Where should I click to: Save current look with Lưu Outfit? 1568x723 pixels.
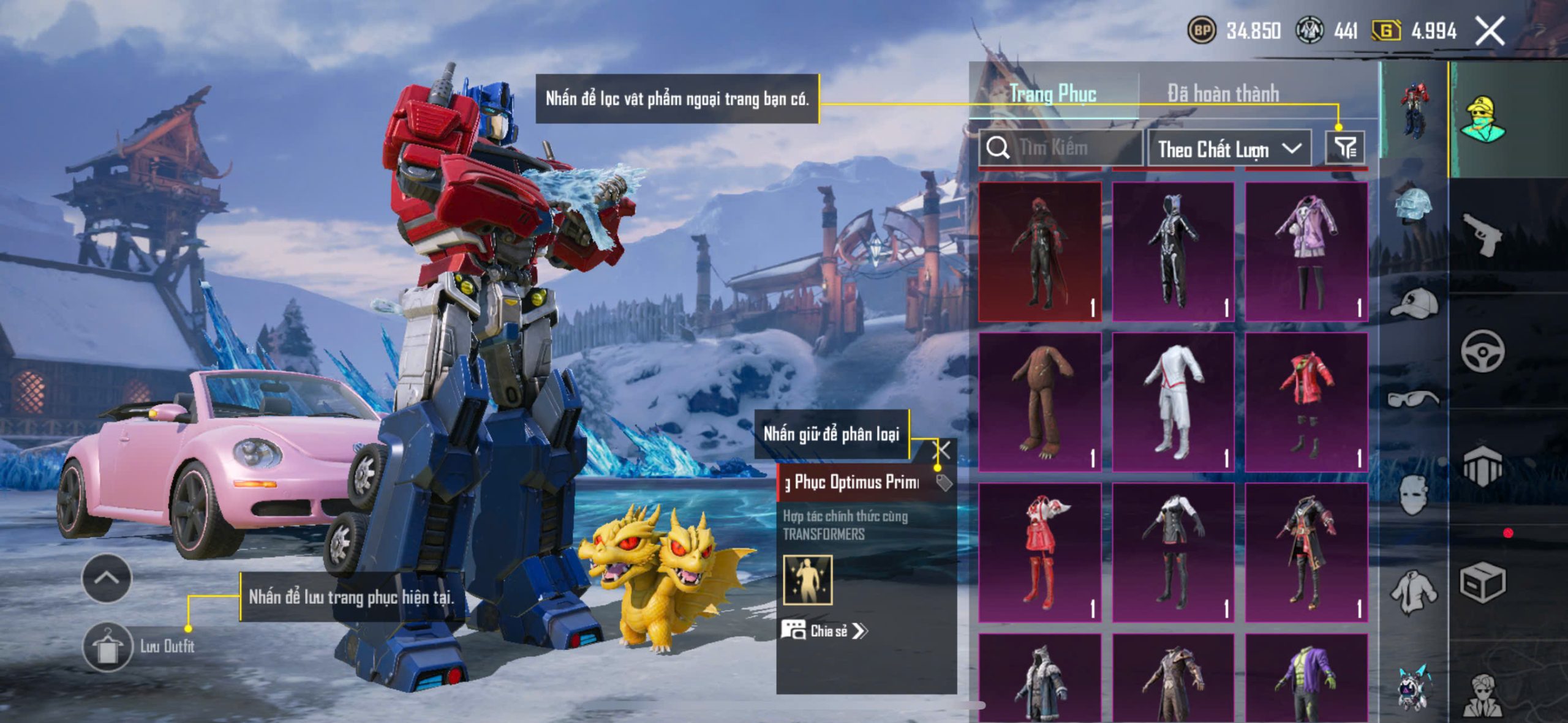pyautogui.click(x=108, y=646)
